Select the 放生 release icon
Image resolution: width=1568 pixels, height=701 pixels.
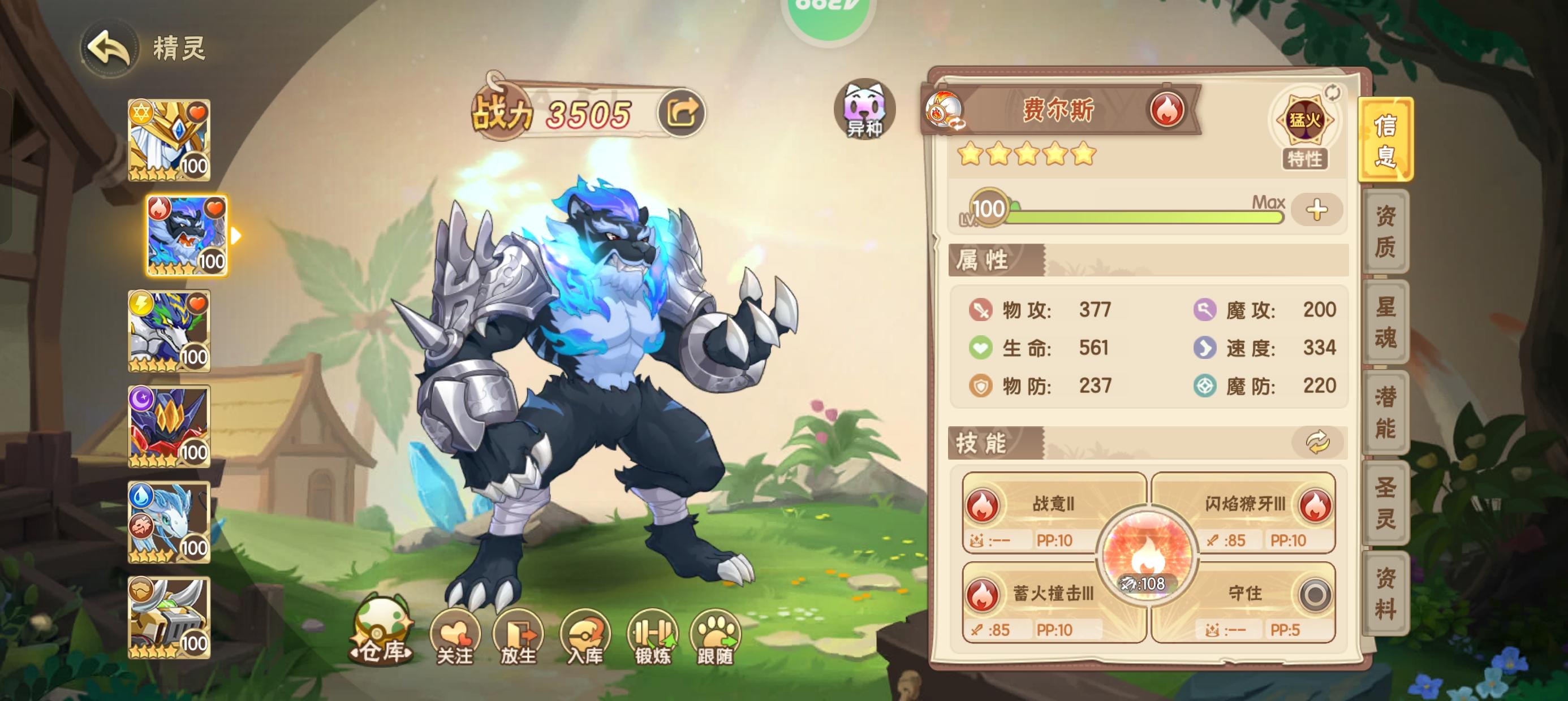pyautogui.click(x=519, y=635)
